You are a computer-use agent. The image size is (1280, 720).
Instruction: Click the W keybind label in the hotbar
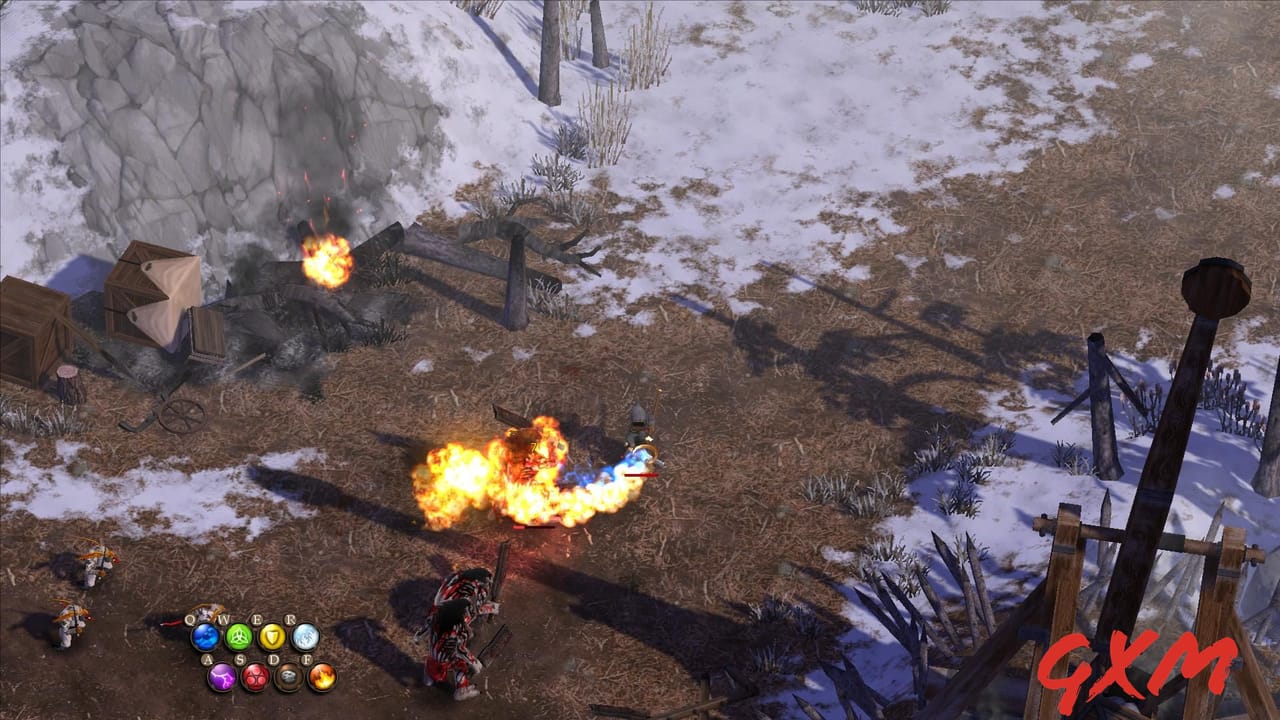[x=225, y=618]
